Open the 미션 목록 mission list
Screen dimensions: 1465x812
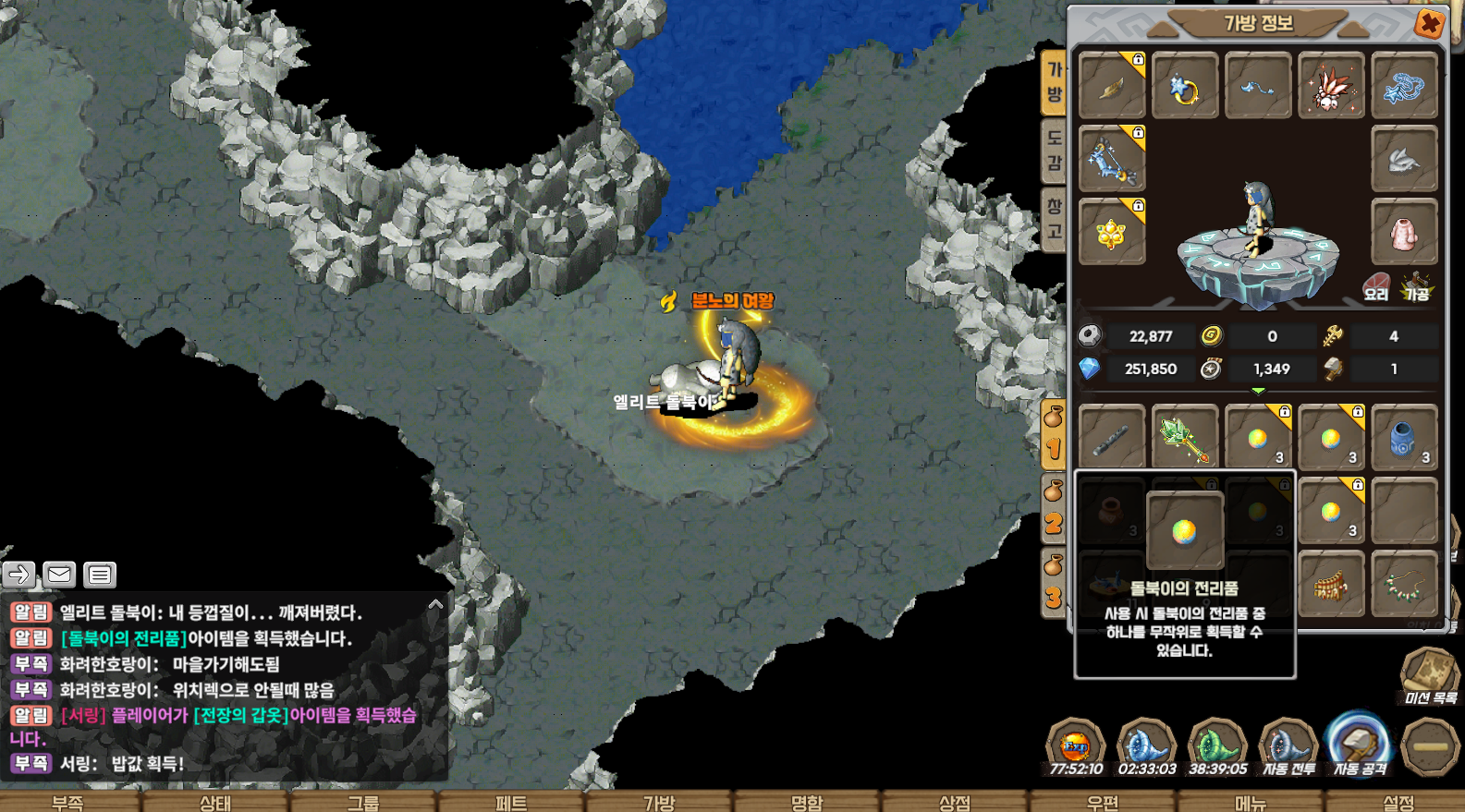pos(1430,676)
